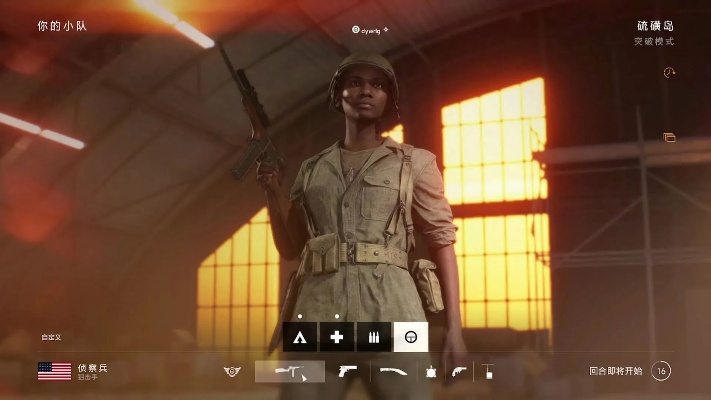Click the overlapping windows icon on right
The image size is (711, 400).
tap(669, 137)
